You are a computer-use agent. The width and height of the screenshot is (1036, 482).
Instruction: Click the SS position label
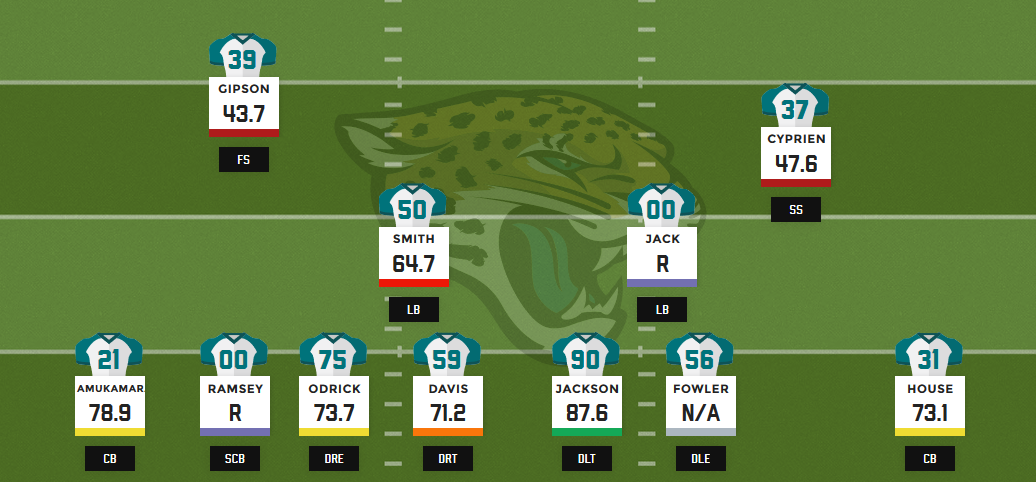pos(796,210)
